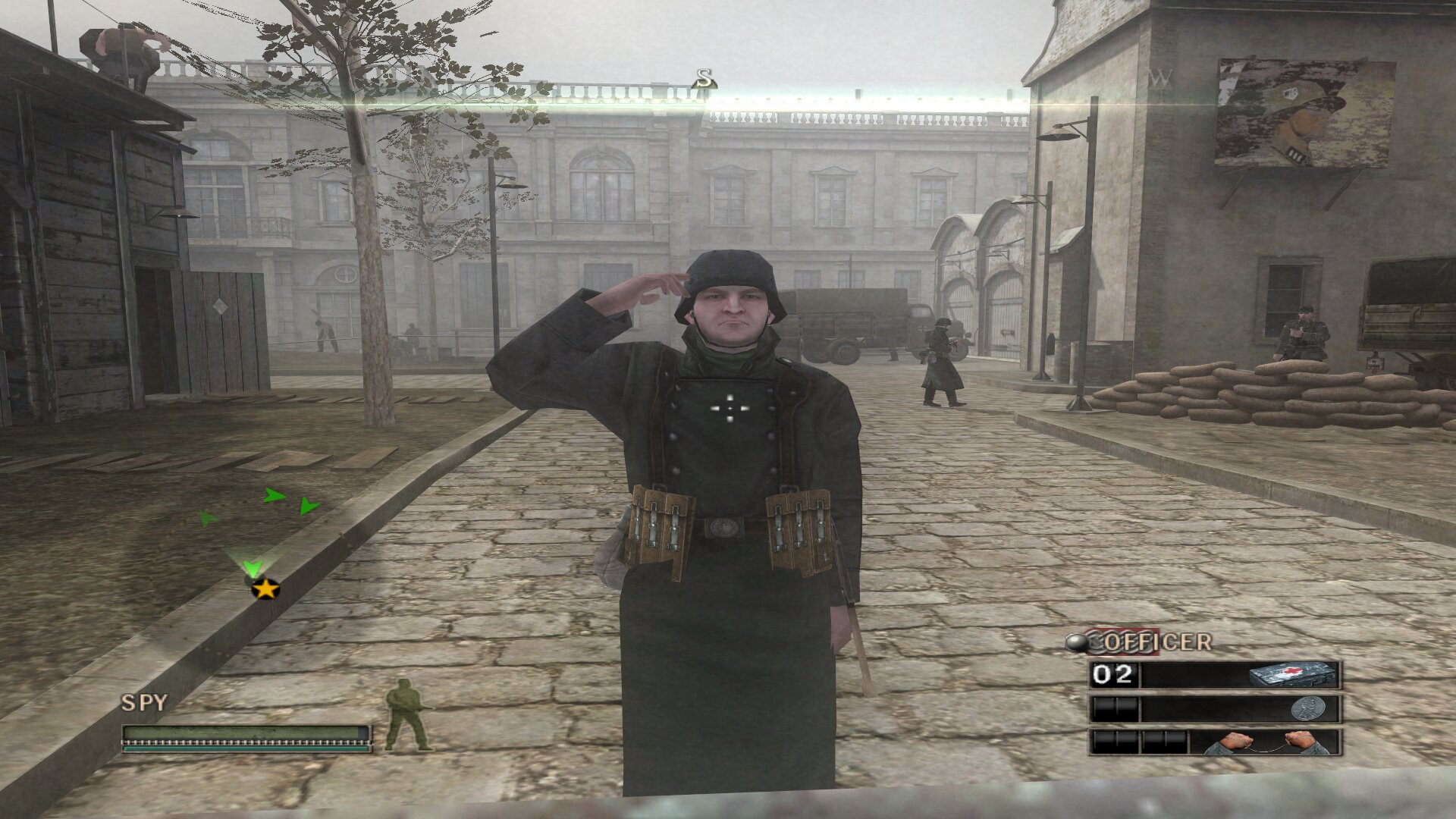Equip the garrote wire slot
This screenshot has height=819, width=1456.
(1215, 742)
